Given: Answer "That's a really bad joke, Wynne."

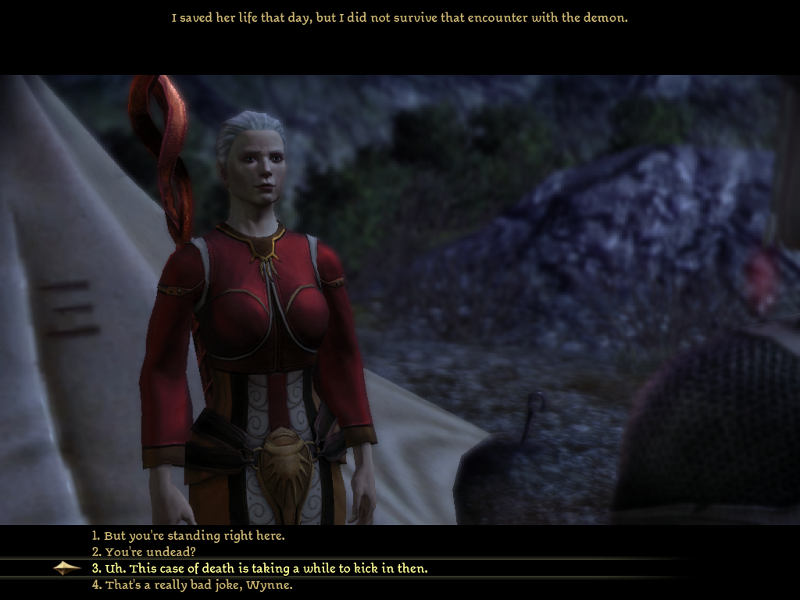Looking at the screenshot, I should (x=192, y=585).
